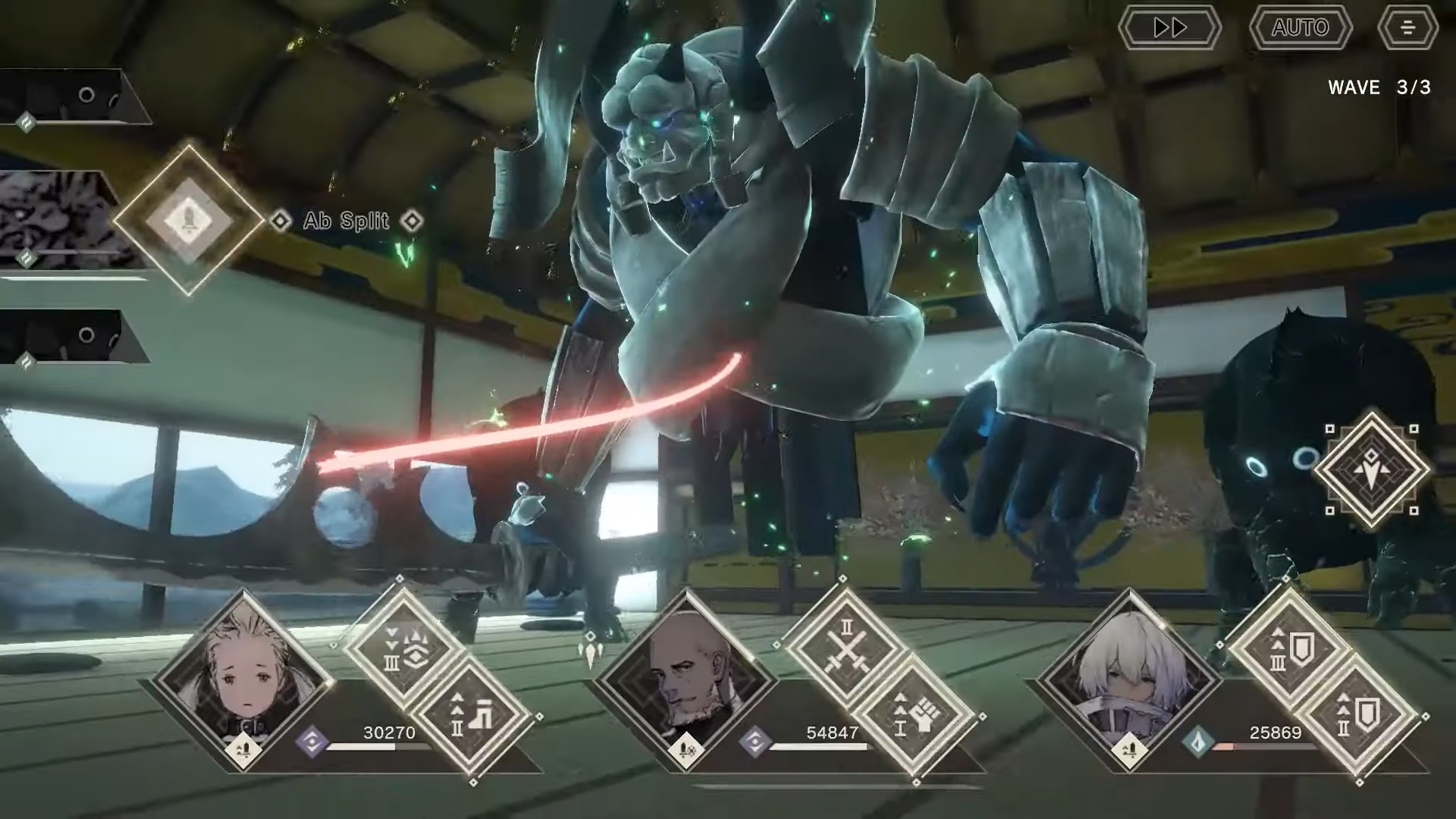Image resolution: width=1456 pixels, height=819 pixels.
Task: Open the battle pause menu
Action: (1407, 28)
